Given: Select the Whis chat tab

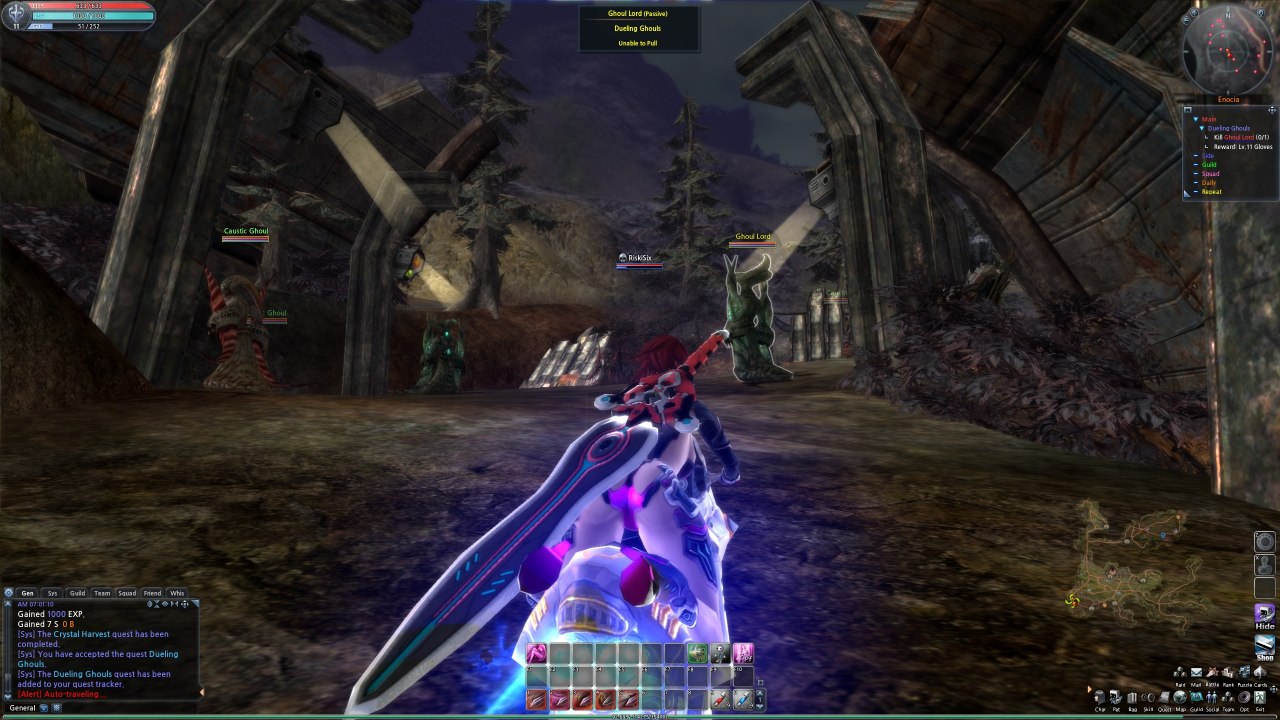Looking at the screenshot, I should (177, 593).
